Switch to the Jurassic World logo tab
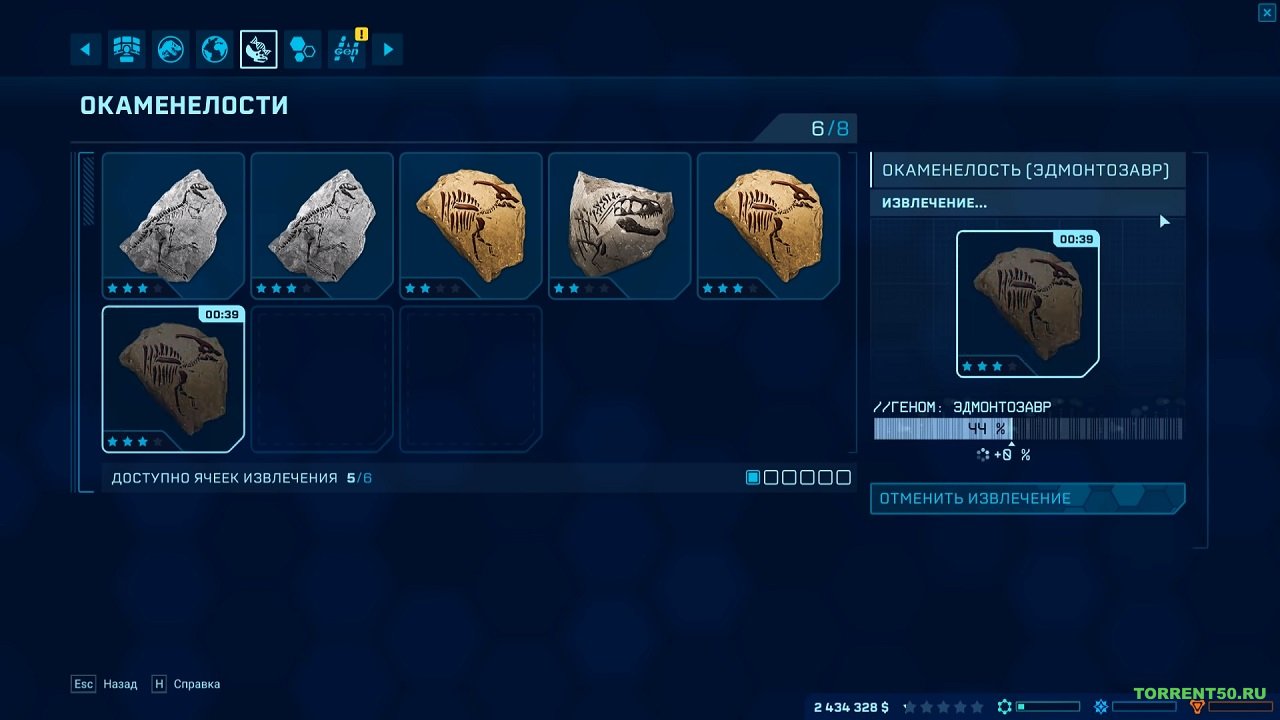Screen dimensions: 1280x720 (171, 49)
